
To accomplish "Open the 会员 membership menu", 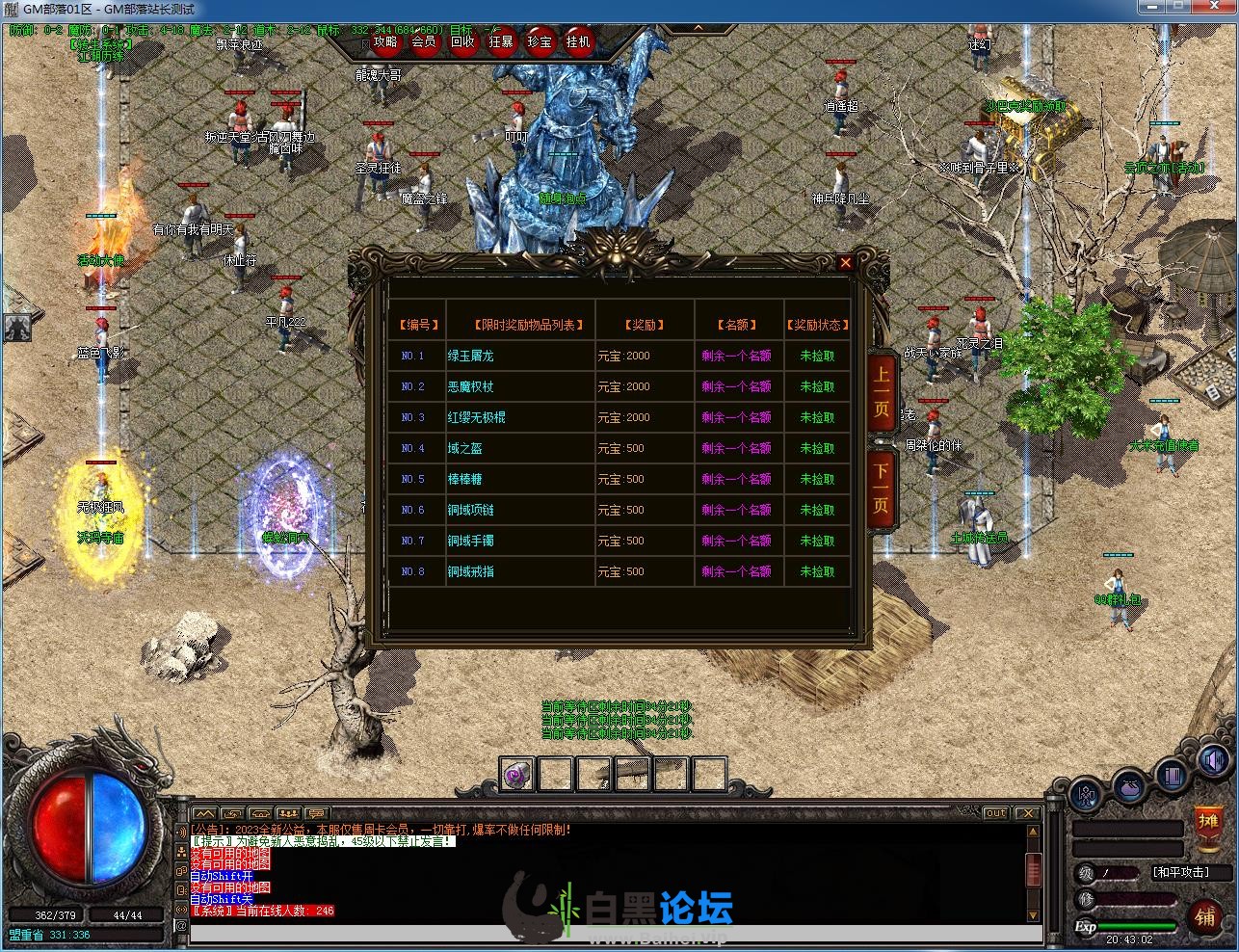I will (x=424, y=42).
